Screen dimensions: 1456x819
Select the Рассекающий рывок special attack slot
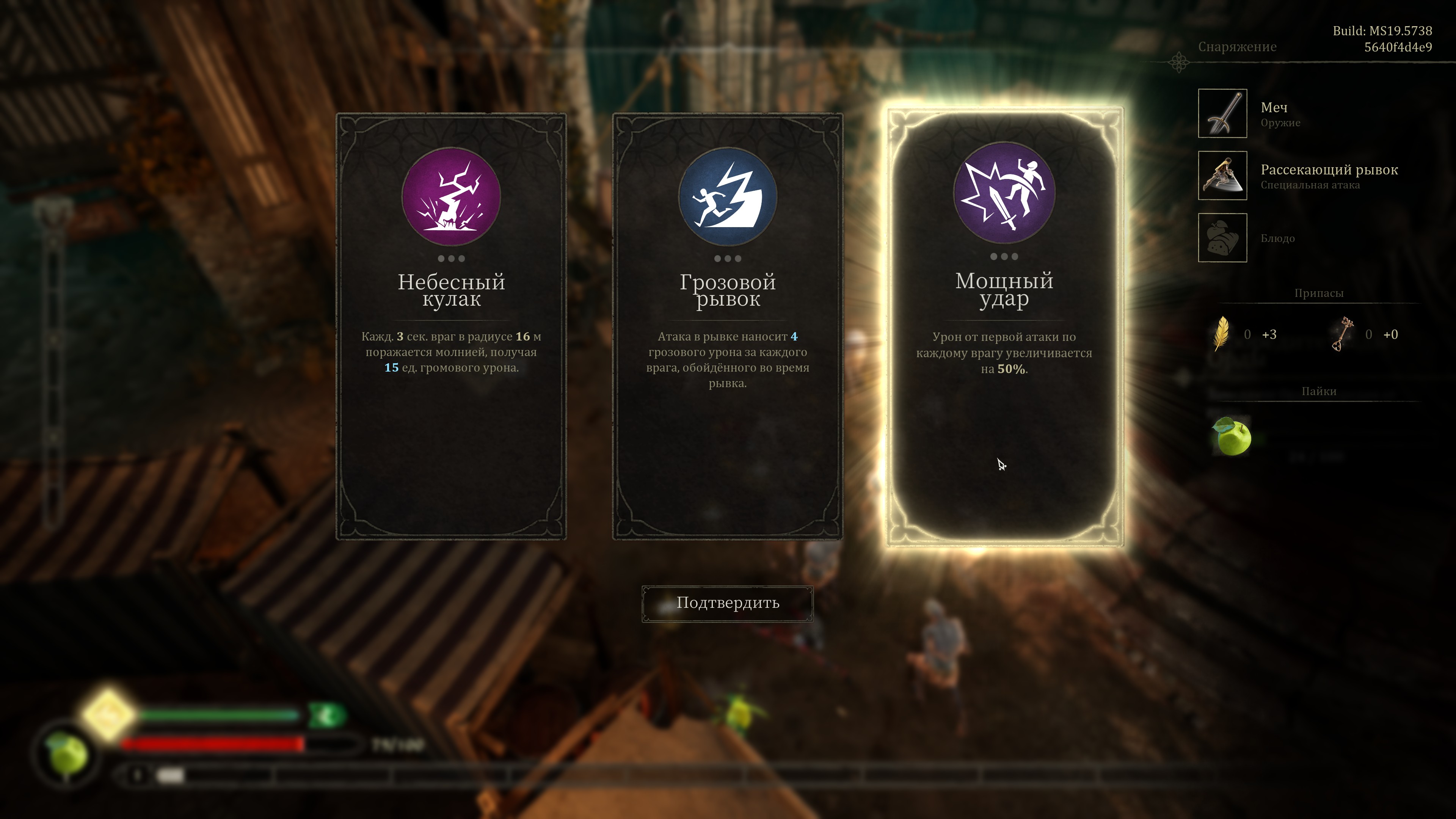pos(1222,175)
